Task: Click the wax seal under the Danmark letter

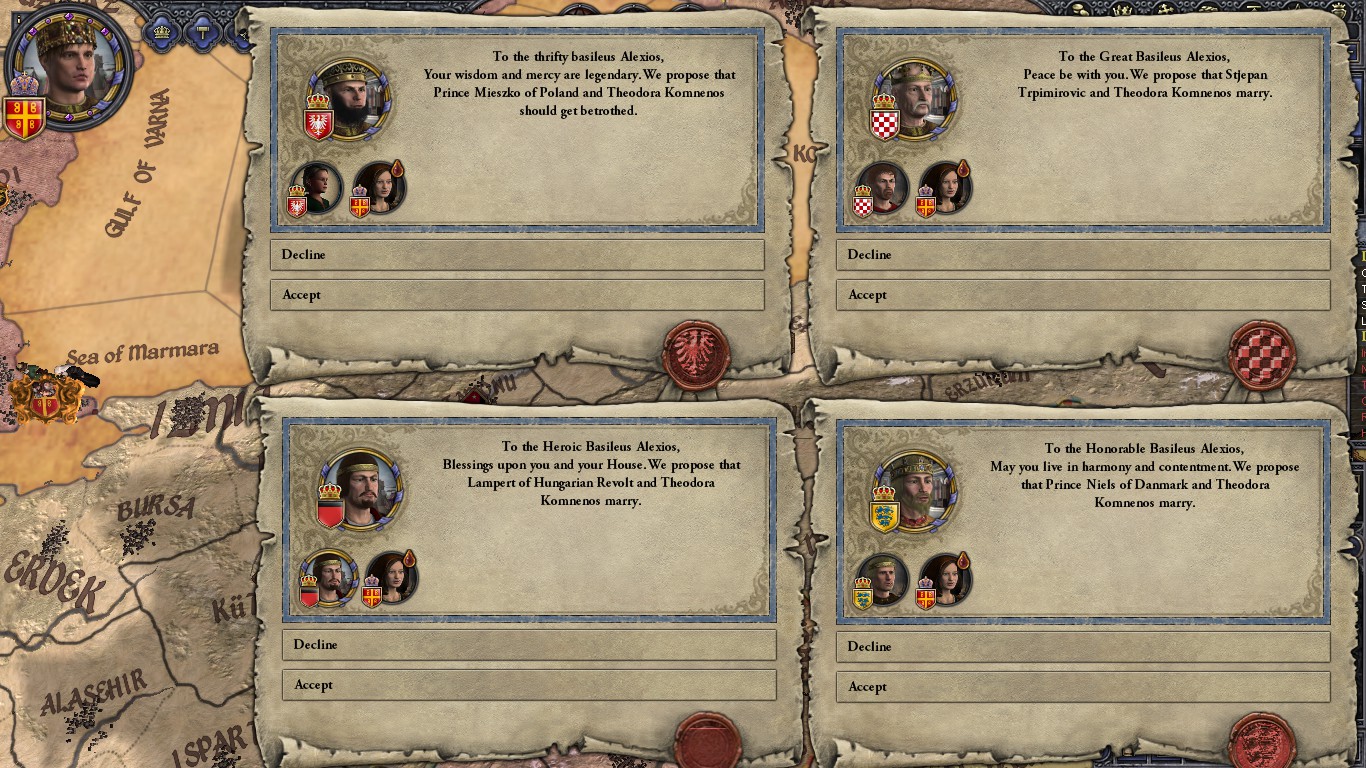Action: point(1260,740)
